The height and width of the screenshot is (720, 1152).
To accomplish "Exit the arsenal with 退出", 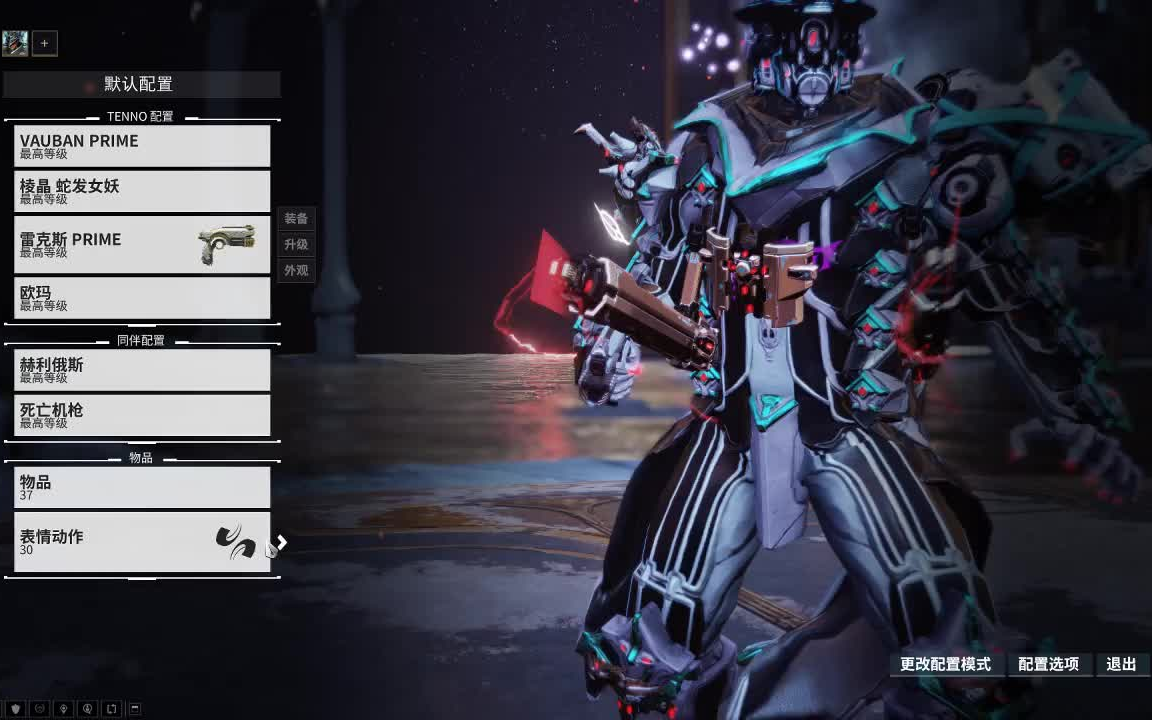I will tap(1121, 664).
